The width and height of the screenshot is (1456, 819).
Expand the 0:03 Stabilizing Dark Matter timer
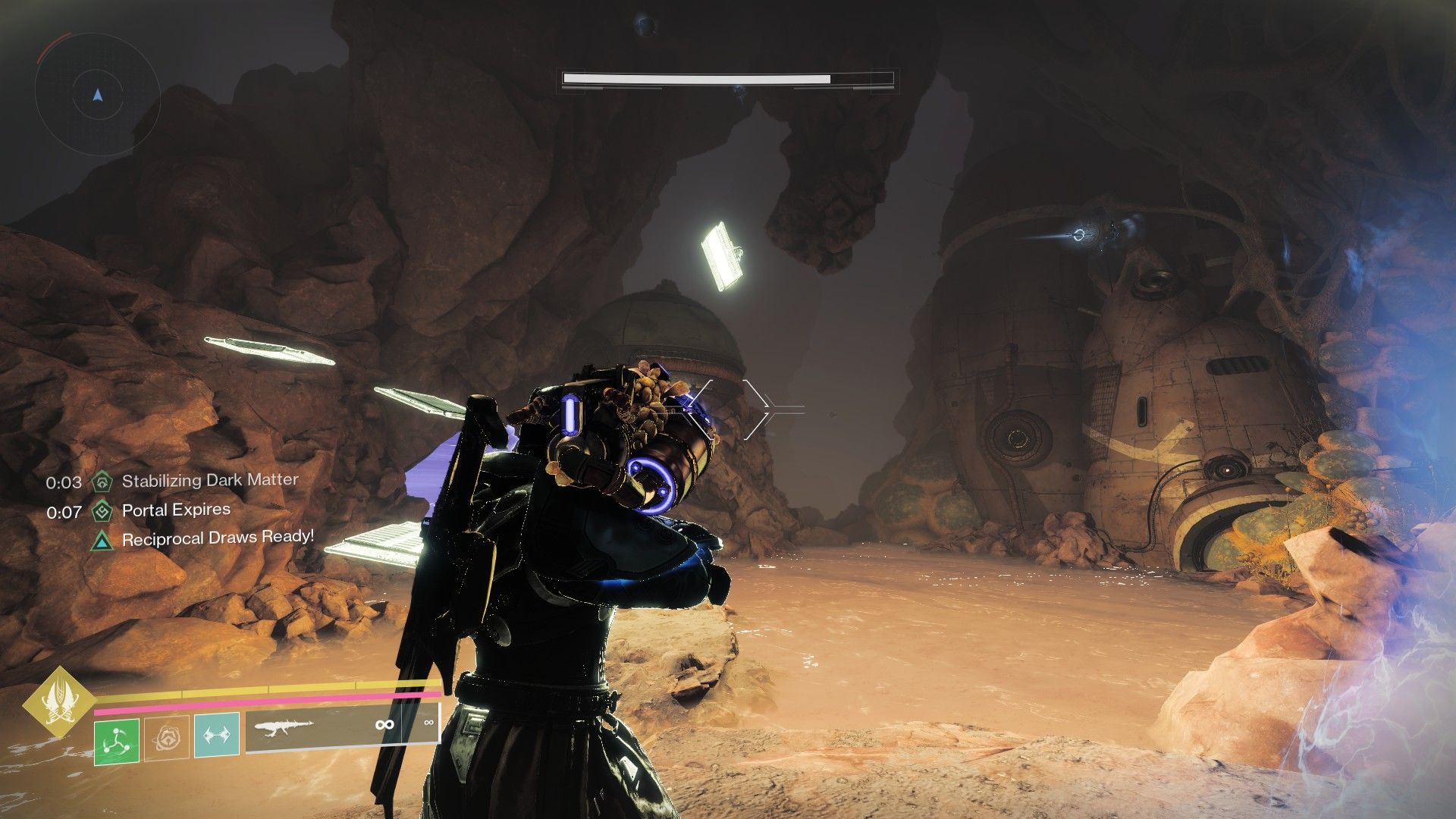point(62,479)
